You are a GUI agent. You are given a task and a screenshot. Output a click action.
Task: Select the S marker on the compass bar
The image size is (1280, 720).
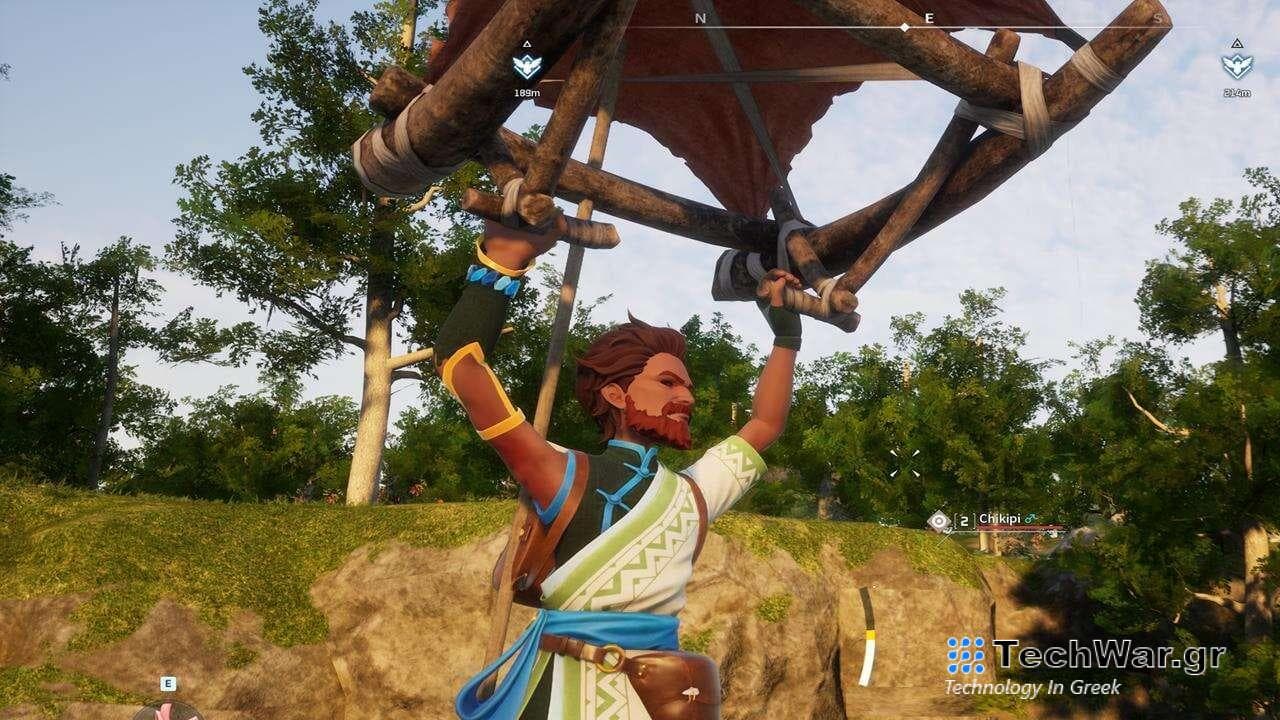coord(1157,18)
